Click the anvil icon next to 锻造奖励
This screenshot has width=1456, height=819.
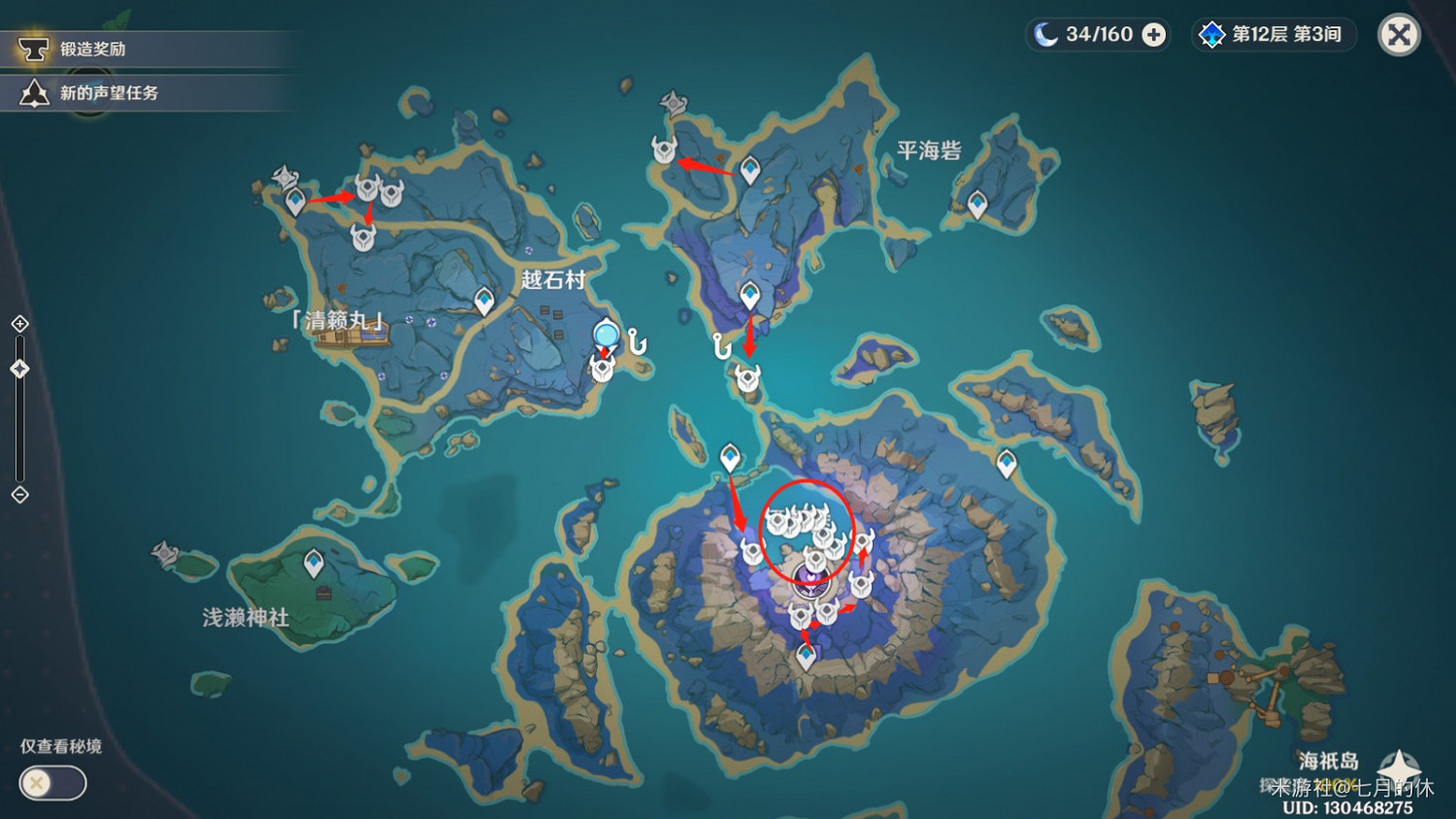pos(35,49)
